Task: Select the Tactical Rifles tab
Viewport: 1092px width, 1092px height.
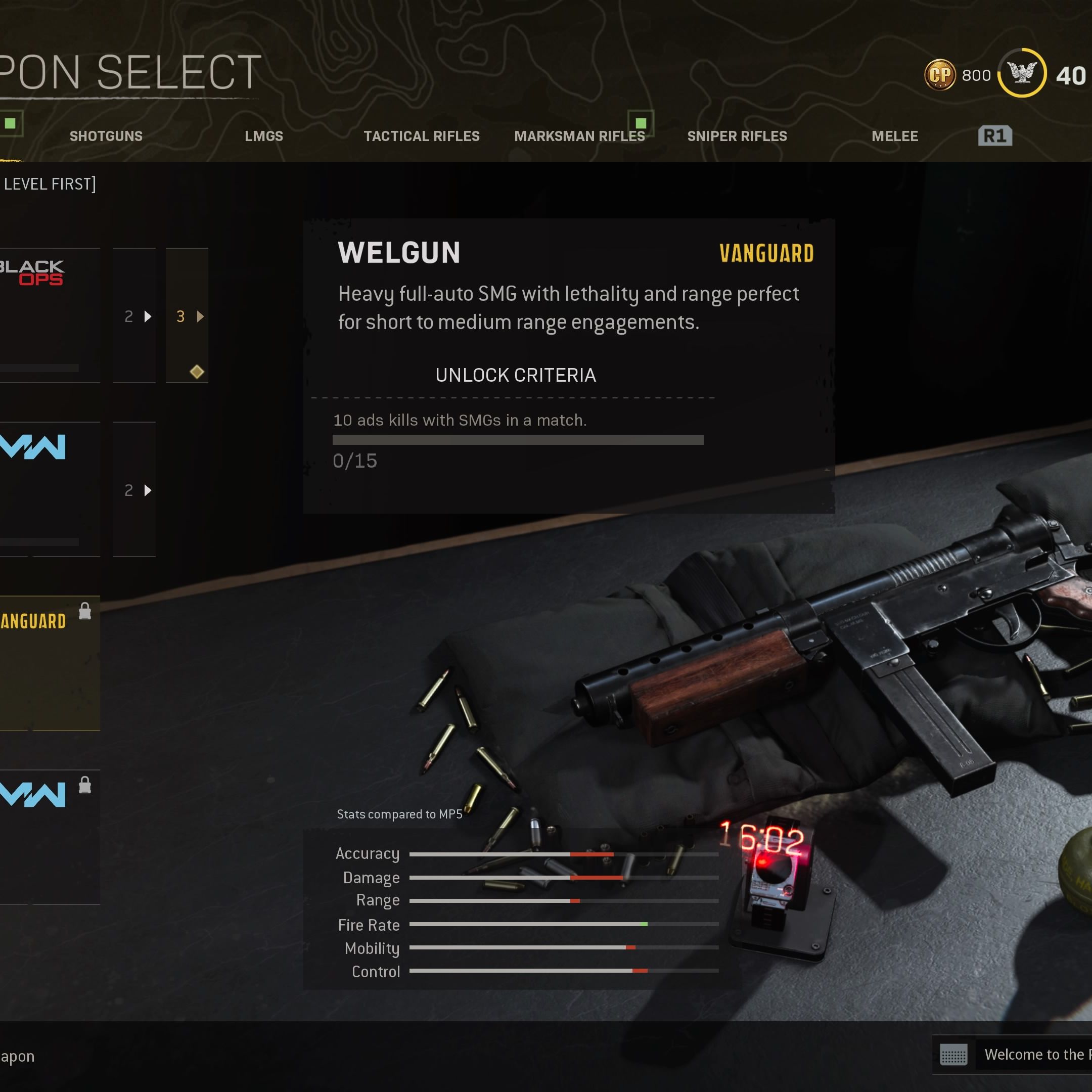Action: tap(421, 136)
